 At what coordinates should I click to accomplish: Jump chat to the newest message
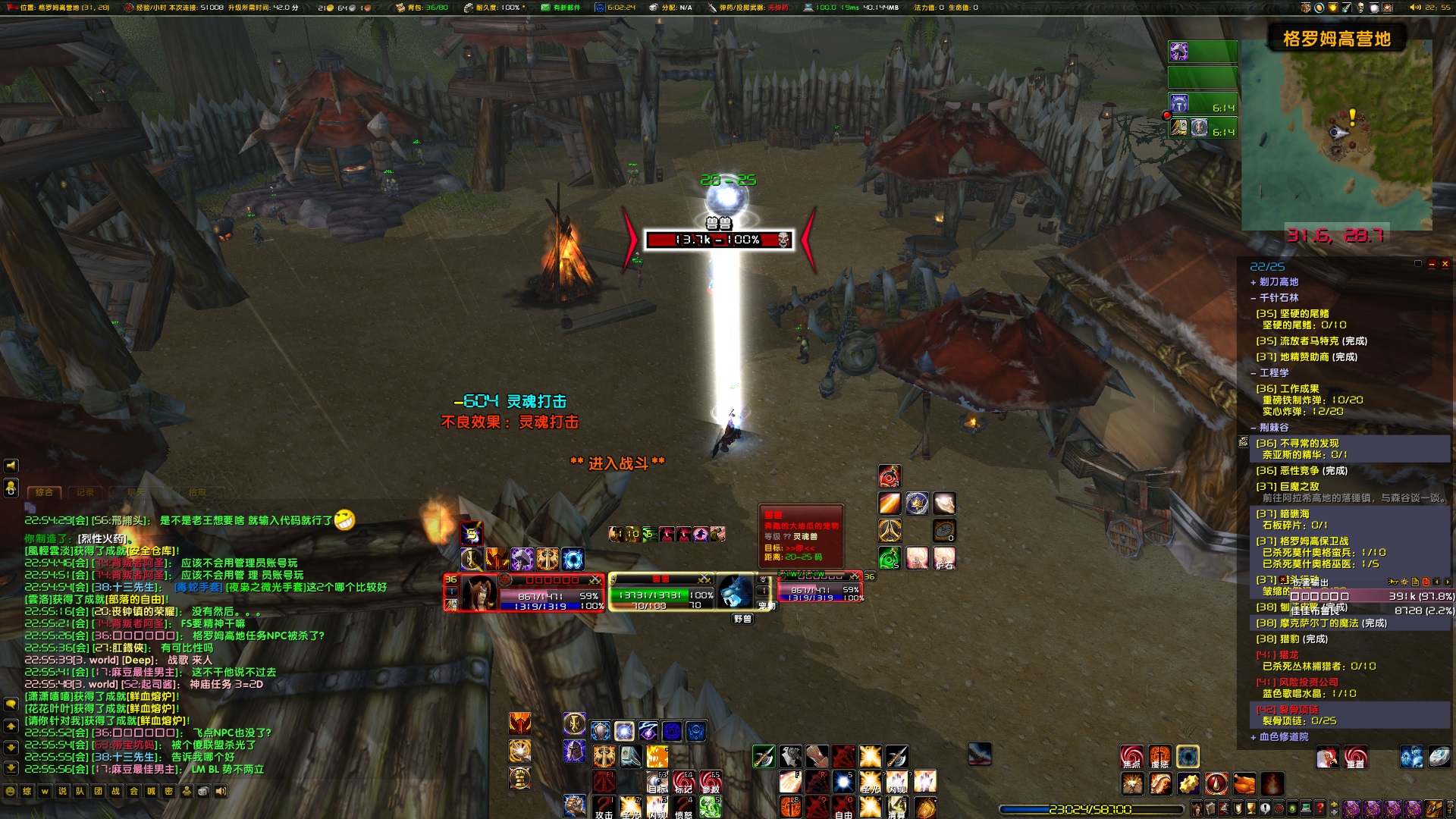(x=11, y=767)
